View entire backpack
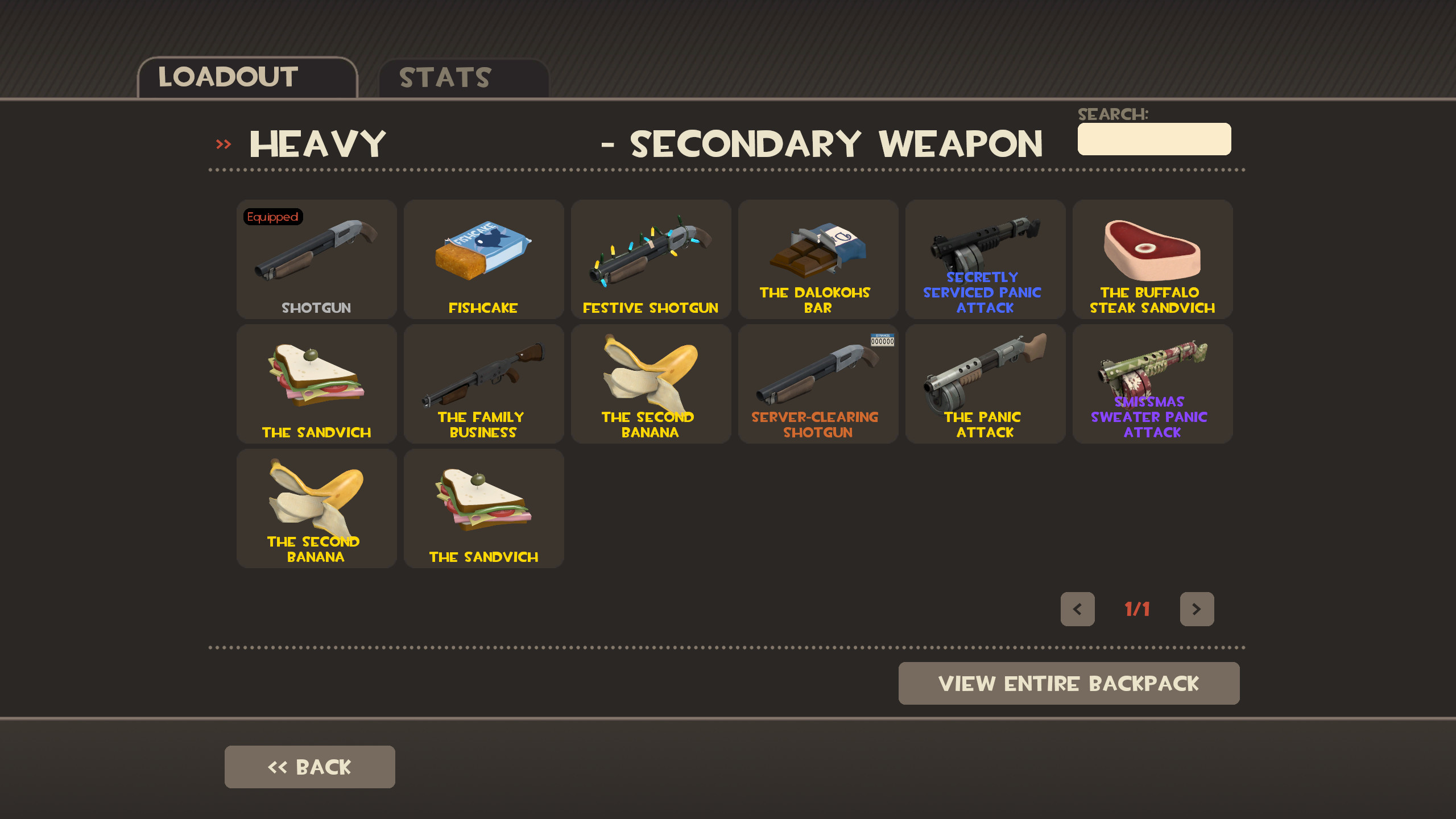The image size is (1456, 819). click(x=1069, y=683)
